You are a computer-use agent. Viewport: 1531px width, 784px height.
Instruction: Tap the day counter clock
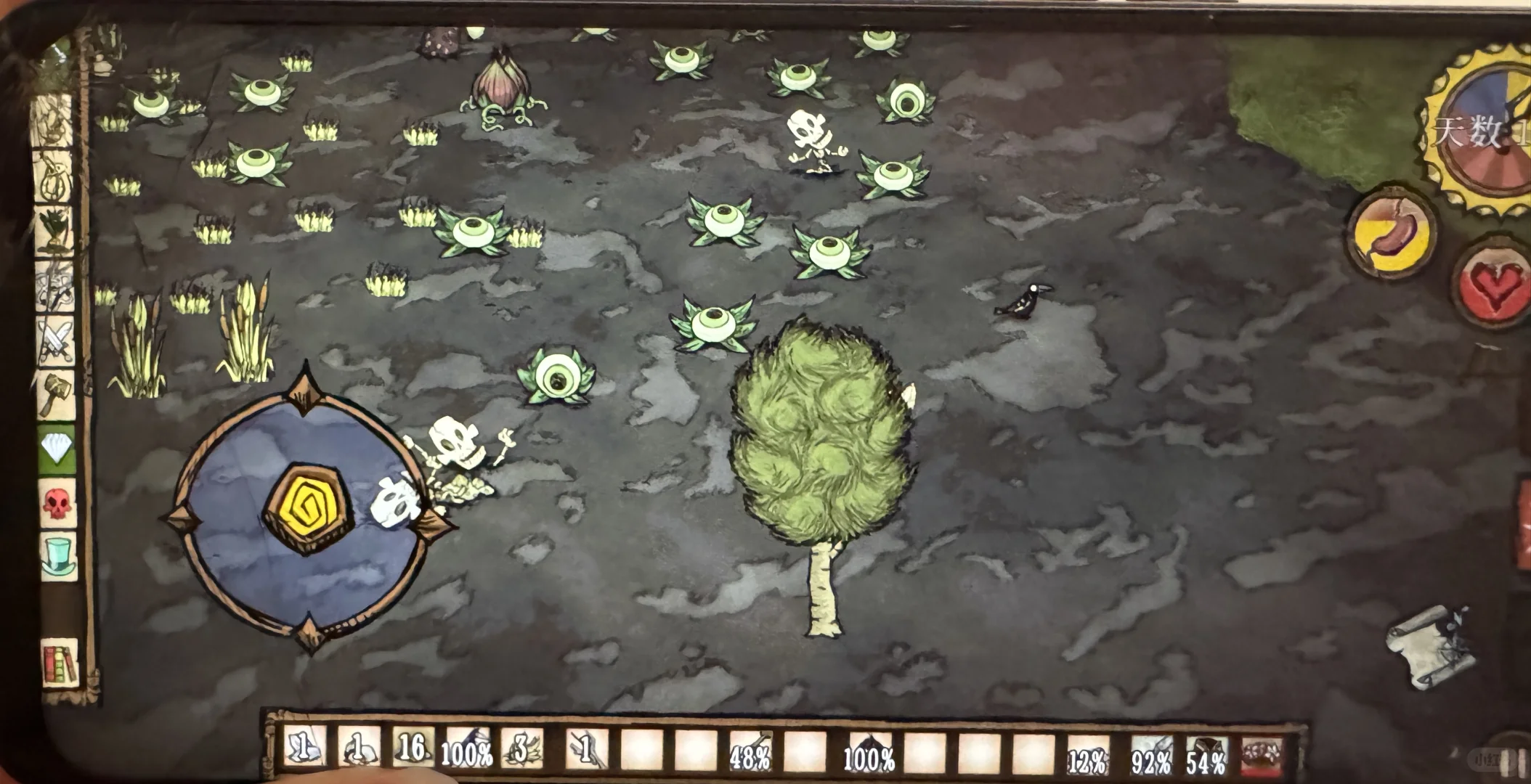pyautogui.click(x=1482, y=131)
